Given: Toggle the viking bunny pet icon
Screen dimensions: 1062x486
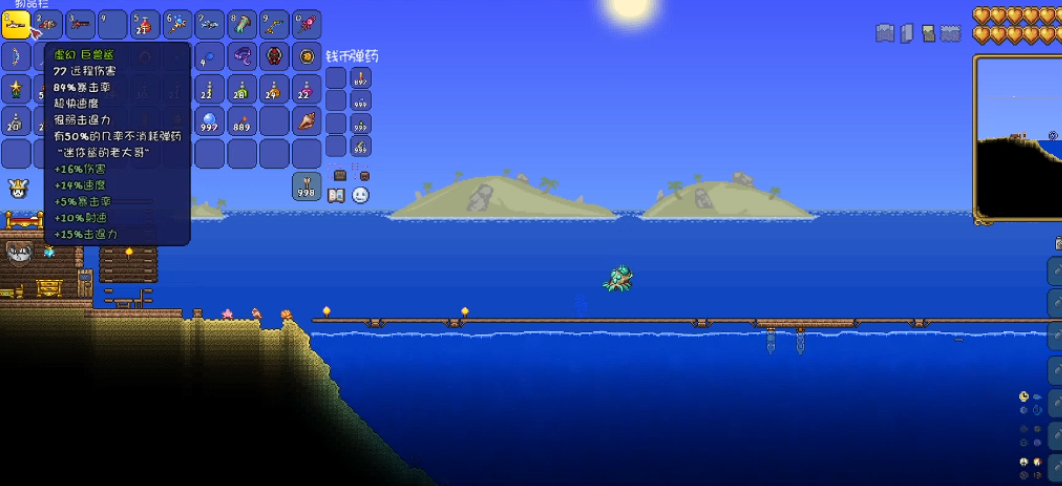Looking at the screenshot, I should click(x=18, y=186).
